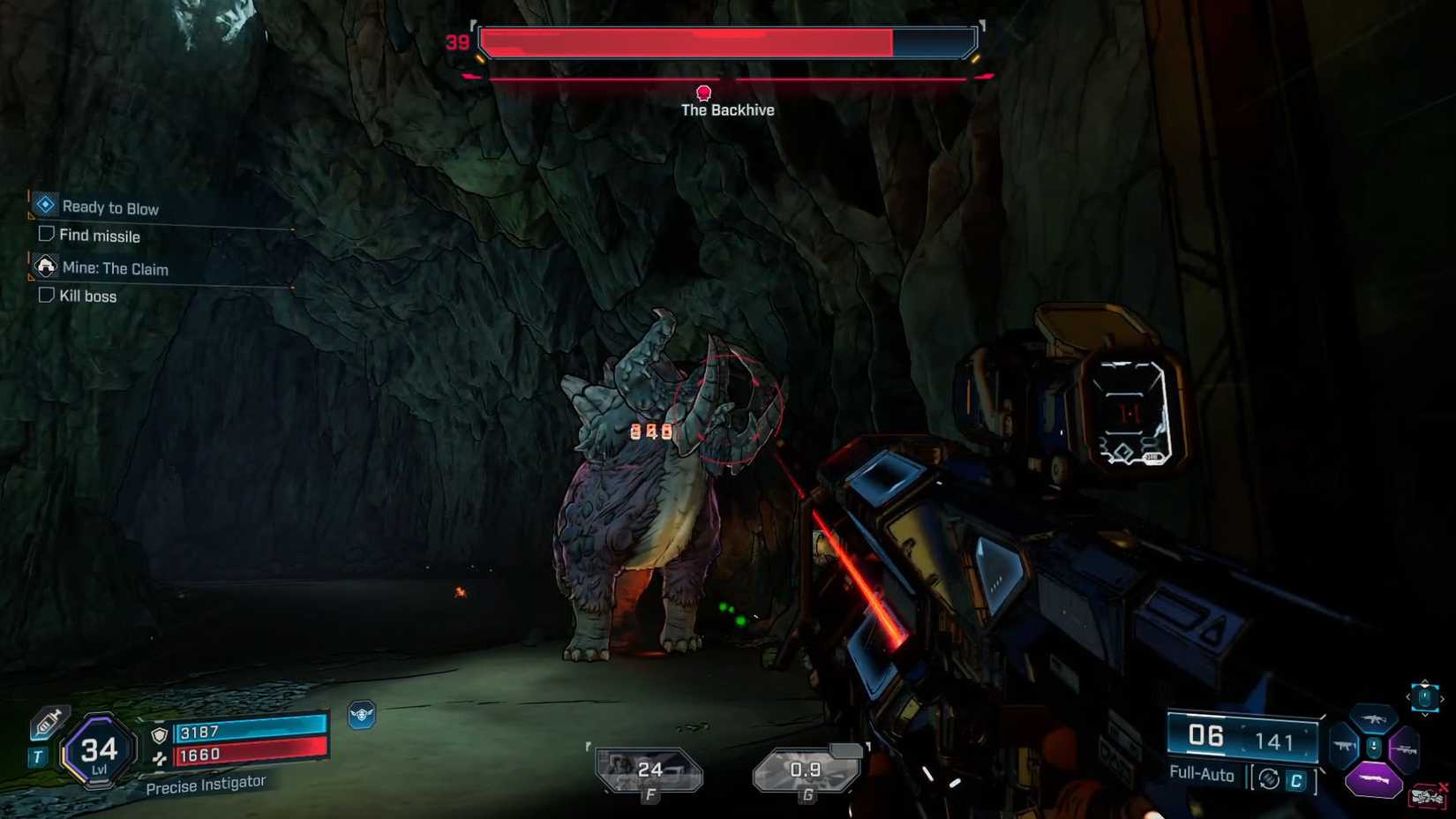This screenshot has height=819, width=1456.
Task: Select the assault rifle in the weapon wheel
Action: [x=1374, y=719]
